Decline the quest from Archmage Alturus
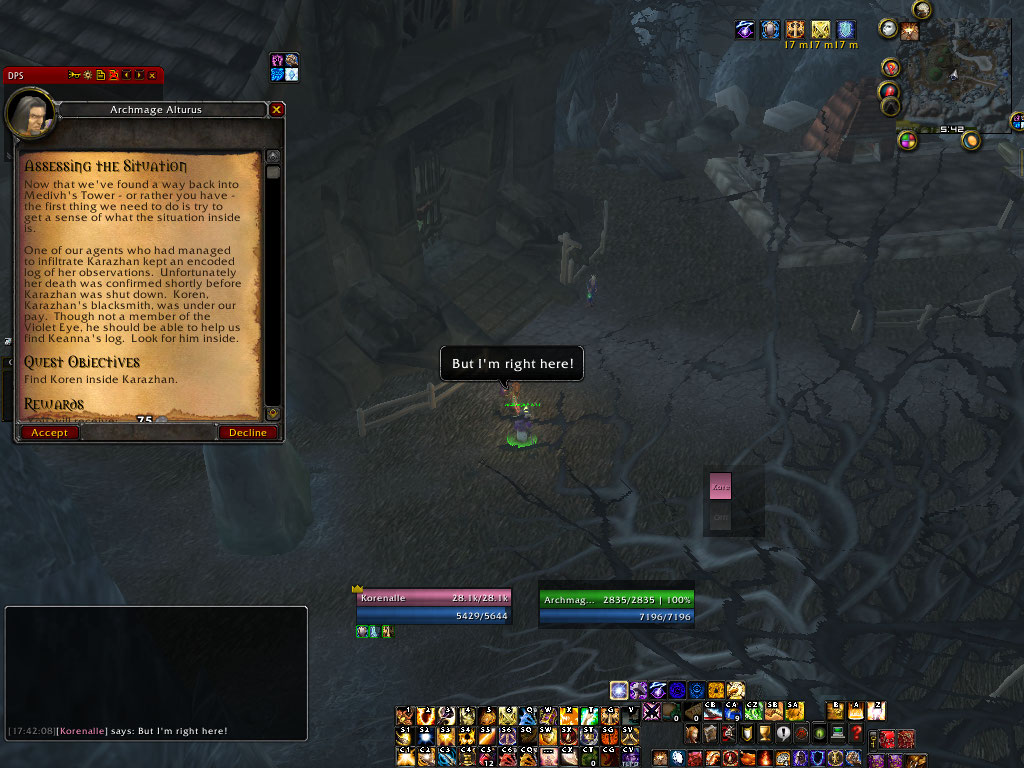 click(x=247, y=433)
